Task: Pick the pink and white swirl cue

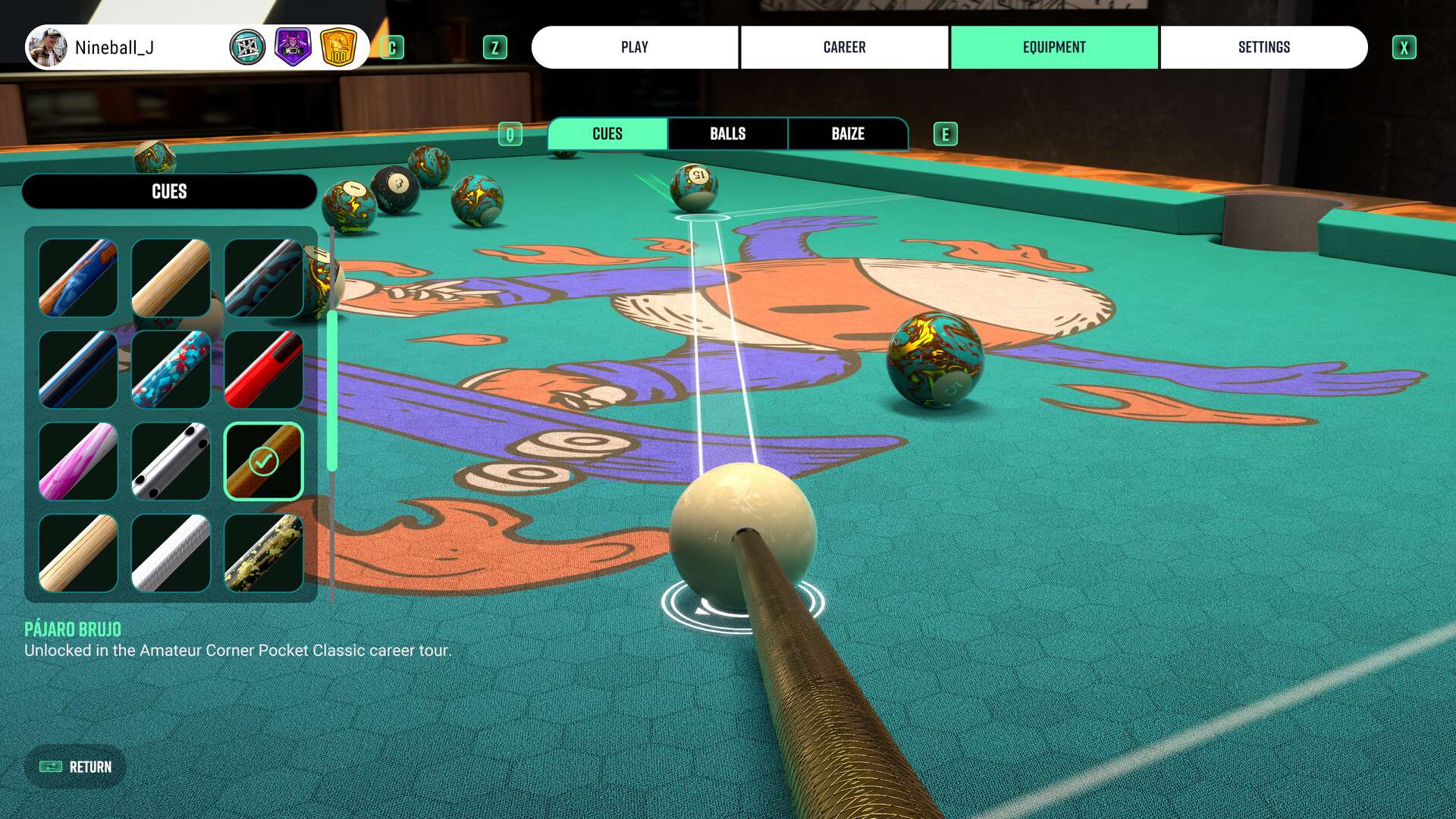Action: point(78,461)
